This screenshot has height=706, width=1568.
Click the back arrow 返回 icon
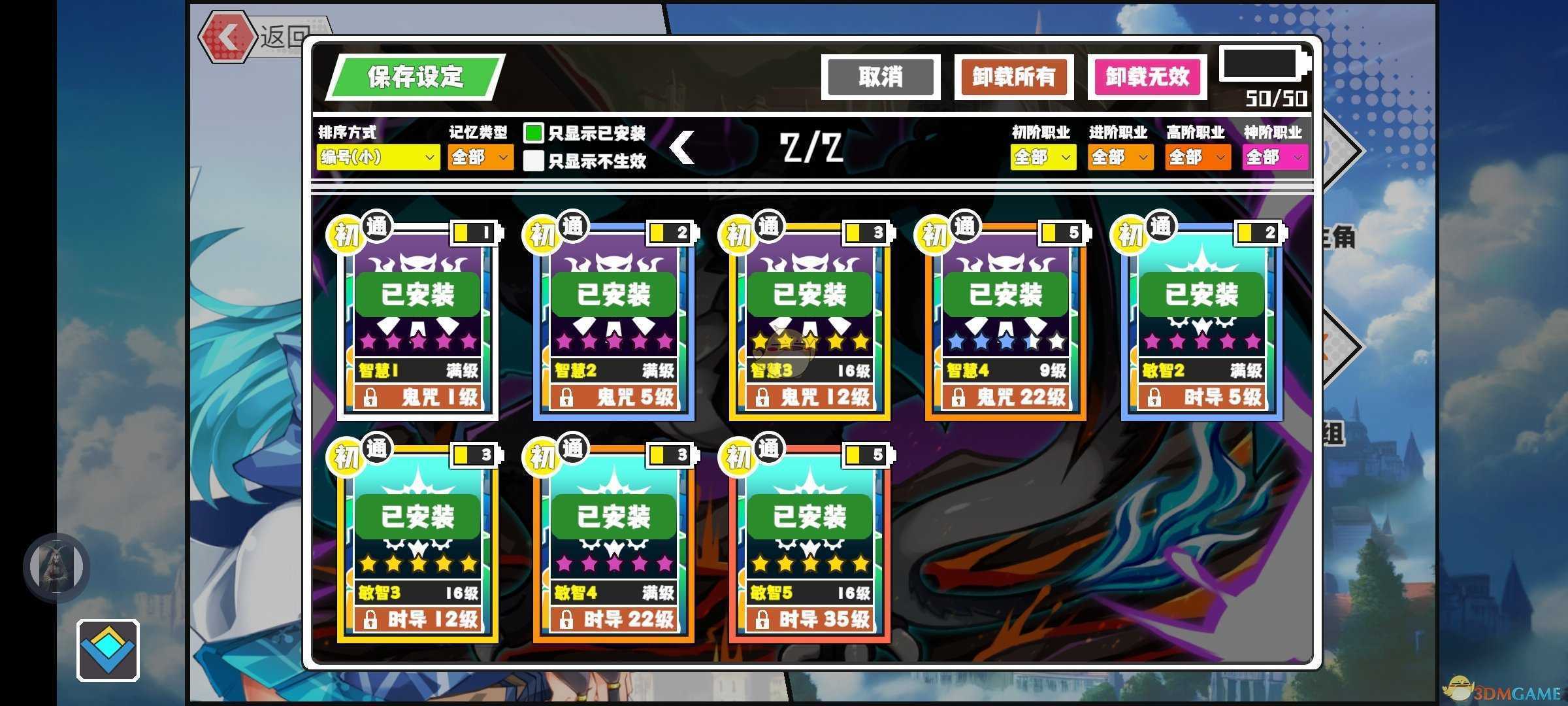pyautogui.click(x=229, y=37)
